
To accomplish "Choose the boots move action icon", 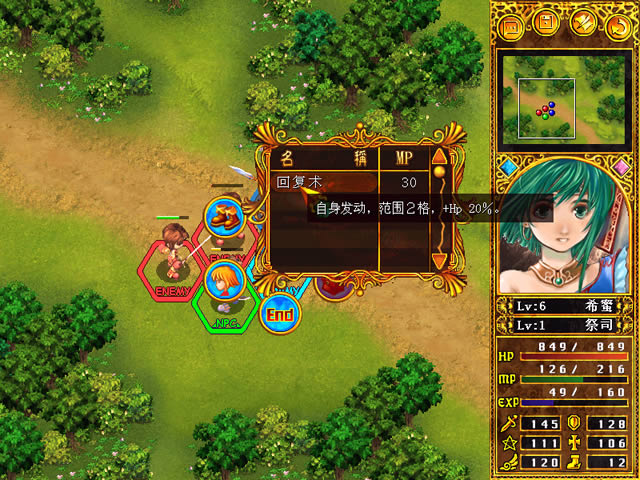I will point(224,218).
